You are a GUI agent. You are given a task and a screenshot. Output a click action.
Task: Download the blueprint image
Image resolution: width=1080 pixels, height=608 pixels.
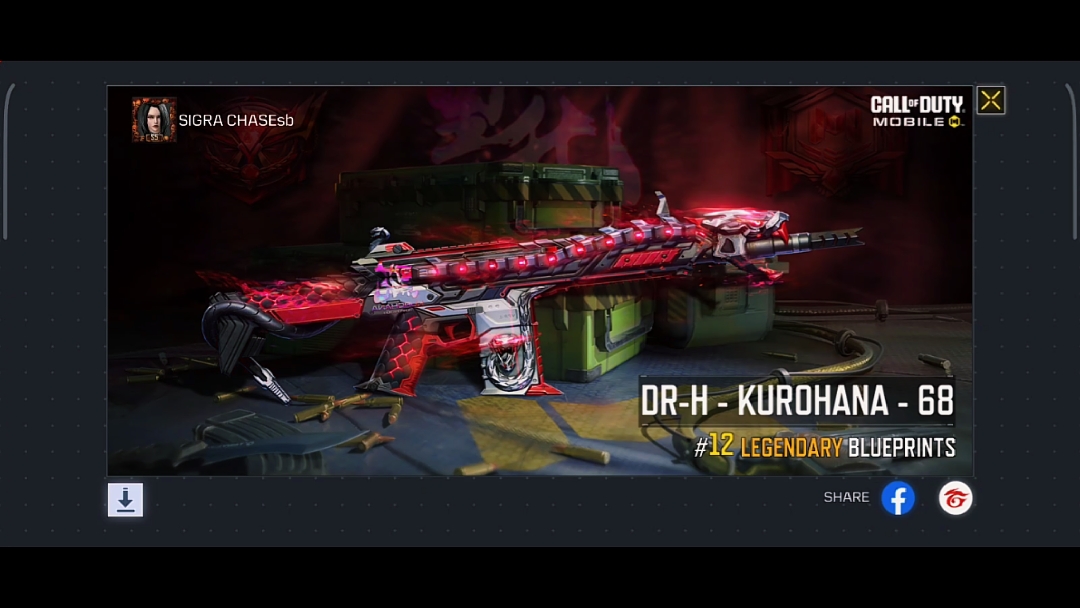(125, 499)
